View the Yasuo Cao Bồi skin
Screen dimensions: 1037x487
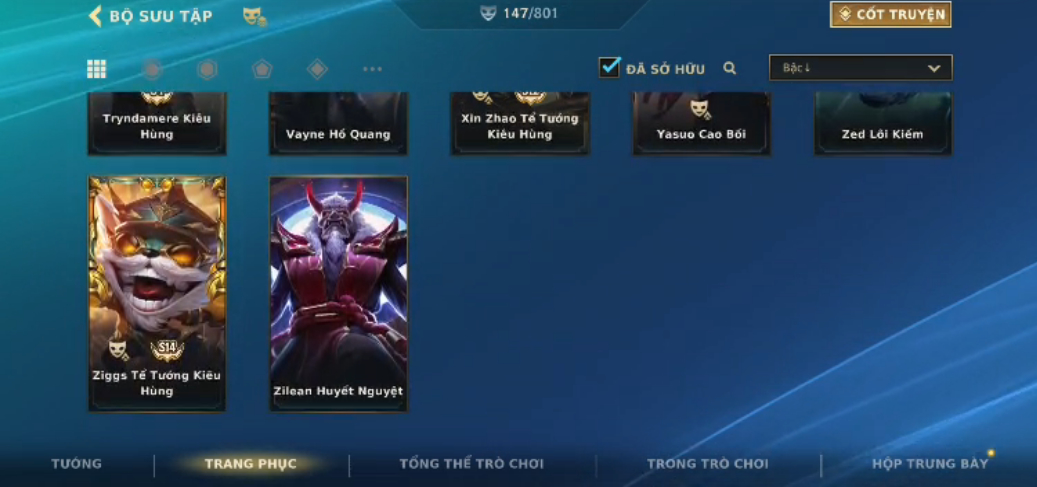pos(701,124)
